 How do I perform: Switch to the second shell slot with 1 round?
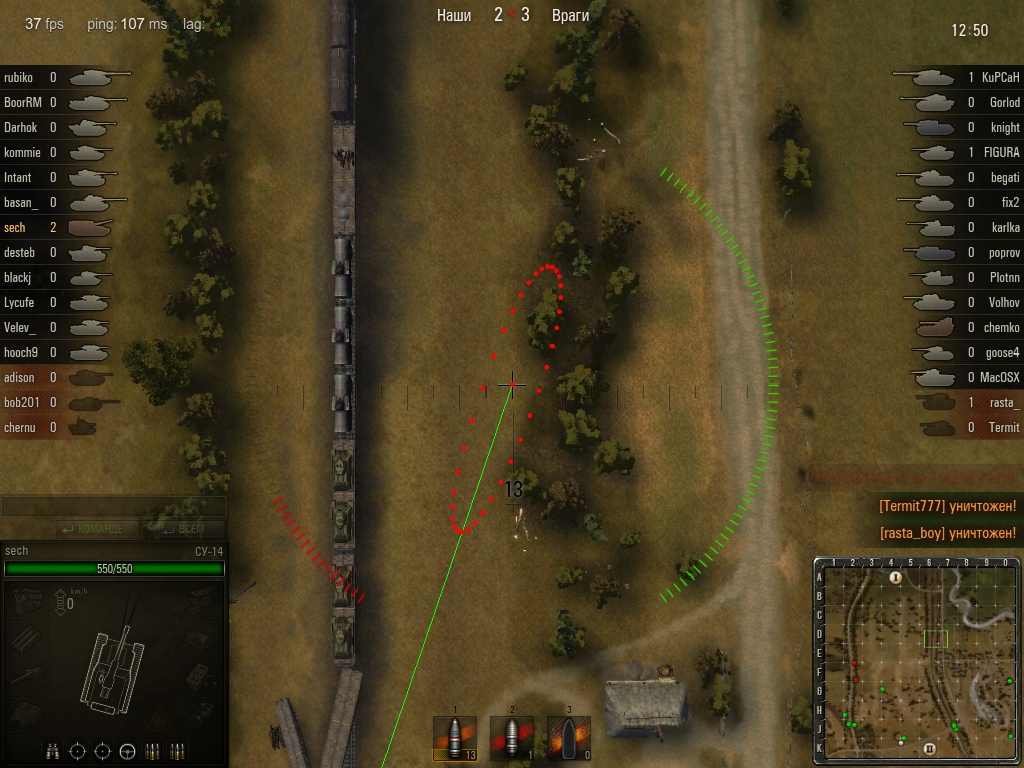pos(511,739)
